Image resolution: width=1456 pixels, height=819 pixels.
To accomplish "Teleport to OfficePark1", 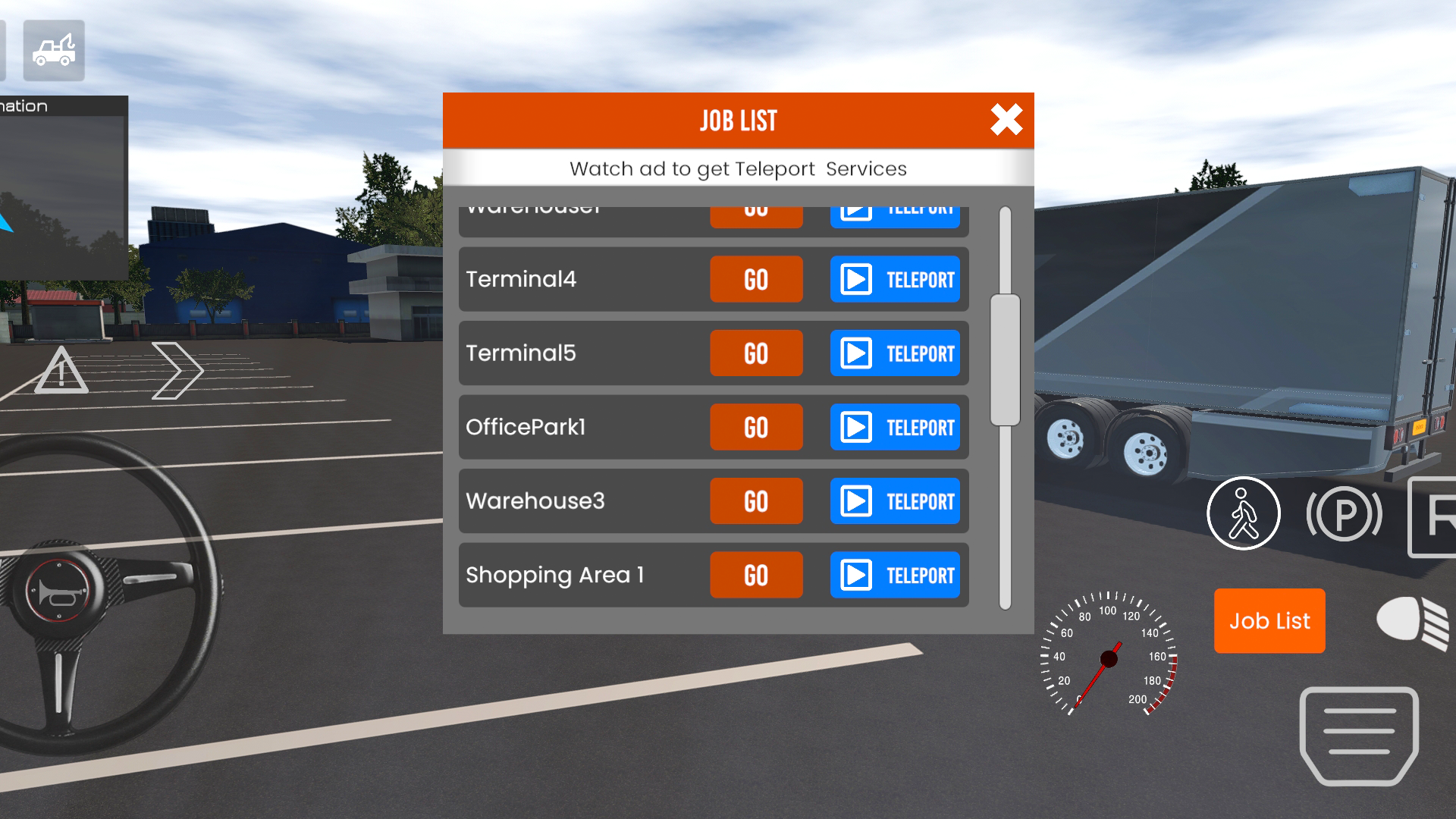I will tap(896, 427).
